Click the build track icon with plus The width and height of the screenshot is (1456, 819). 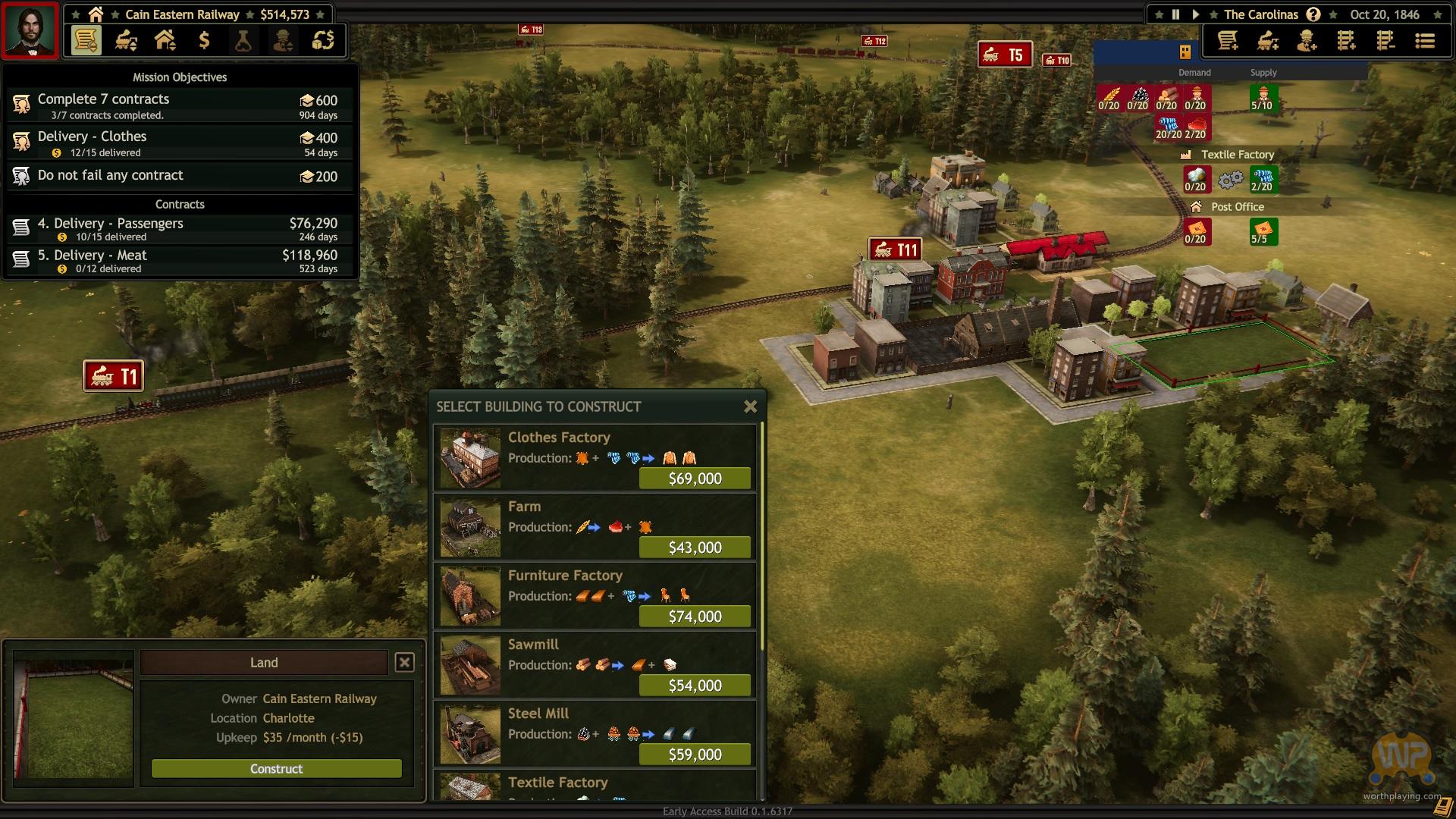click(1346, 41)
